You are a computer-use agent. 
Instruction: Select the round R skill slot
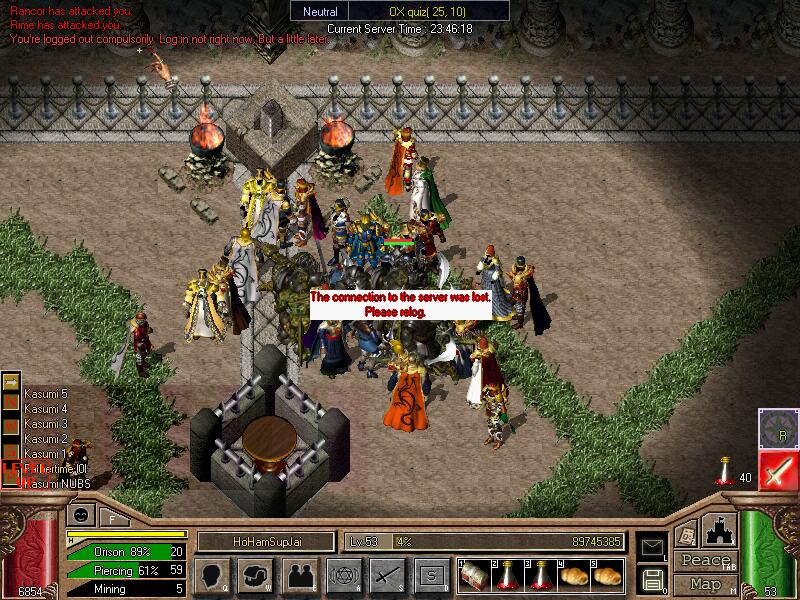776,426
